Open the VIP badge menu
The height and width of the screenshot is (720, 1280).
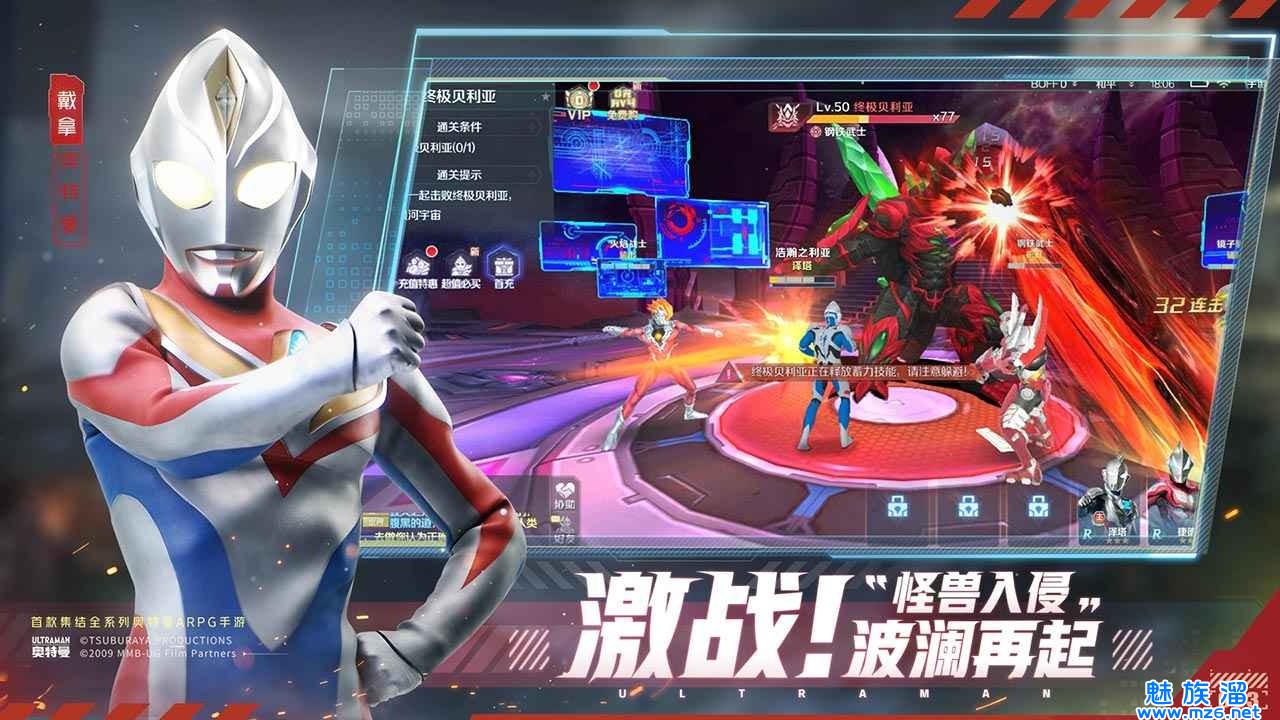(578, 104)
